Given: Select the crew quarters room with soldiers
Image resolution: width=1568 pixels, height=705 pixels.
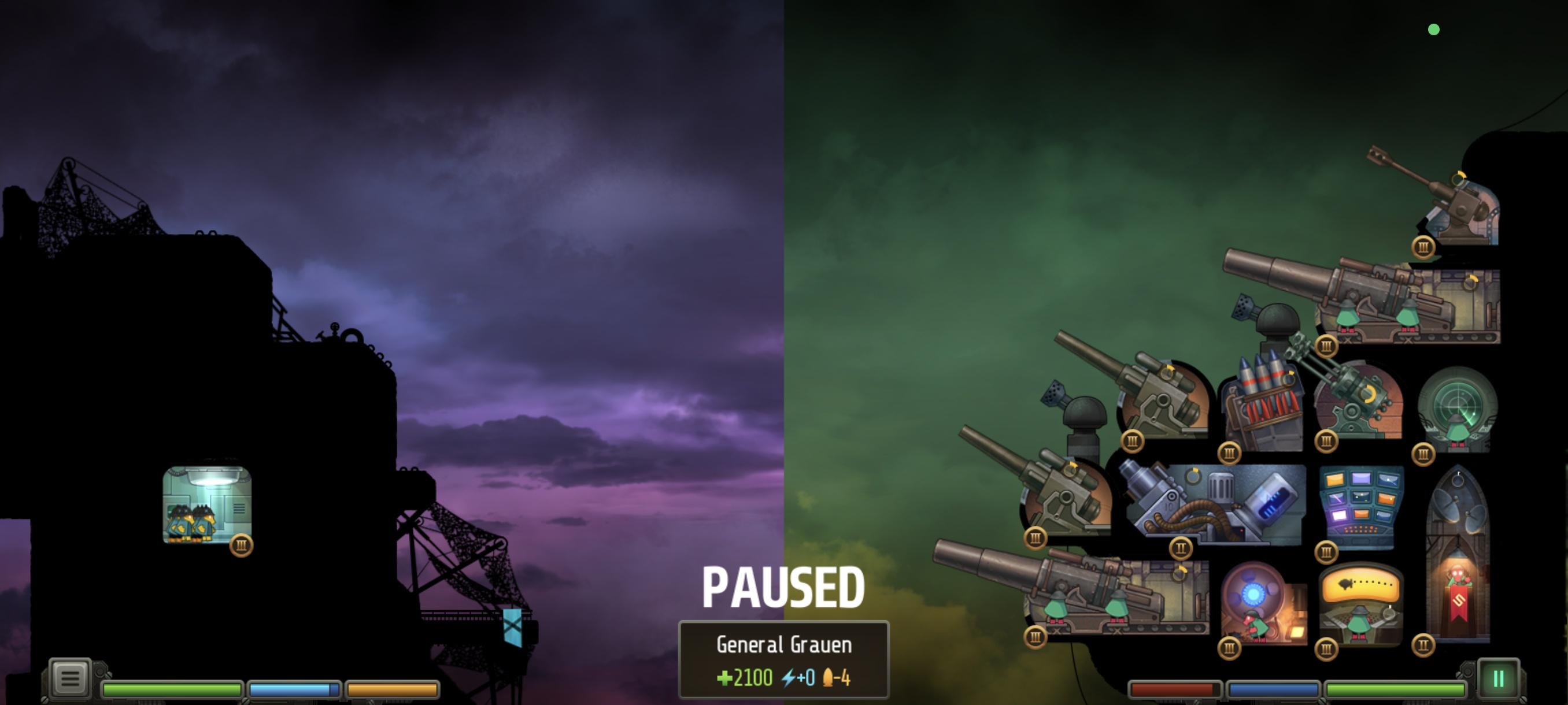Looking at the screenshot, I should [x=207, y=505].
